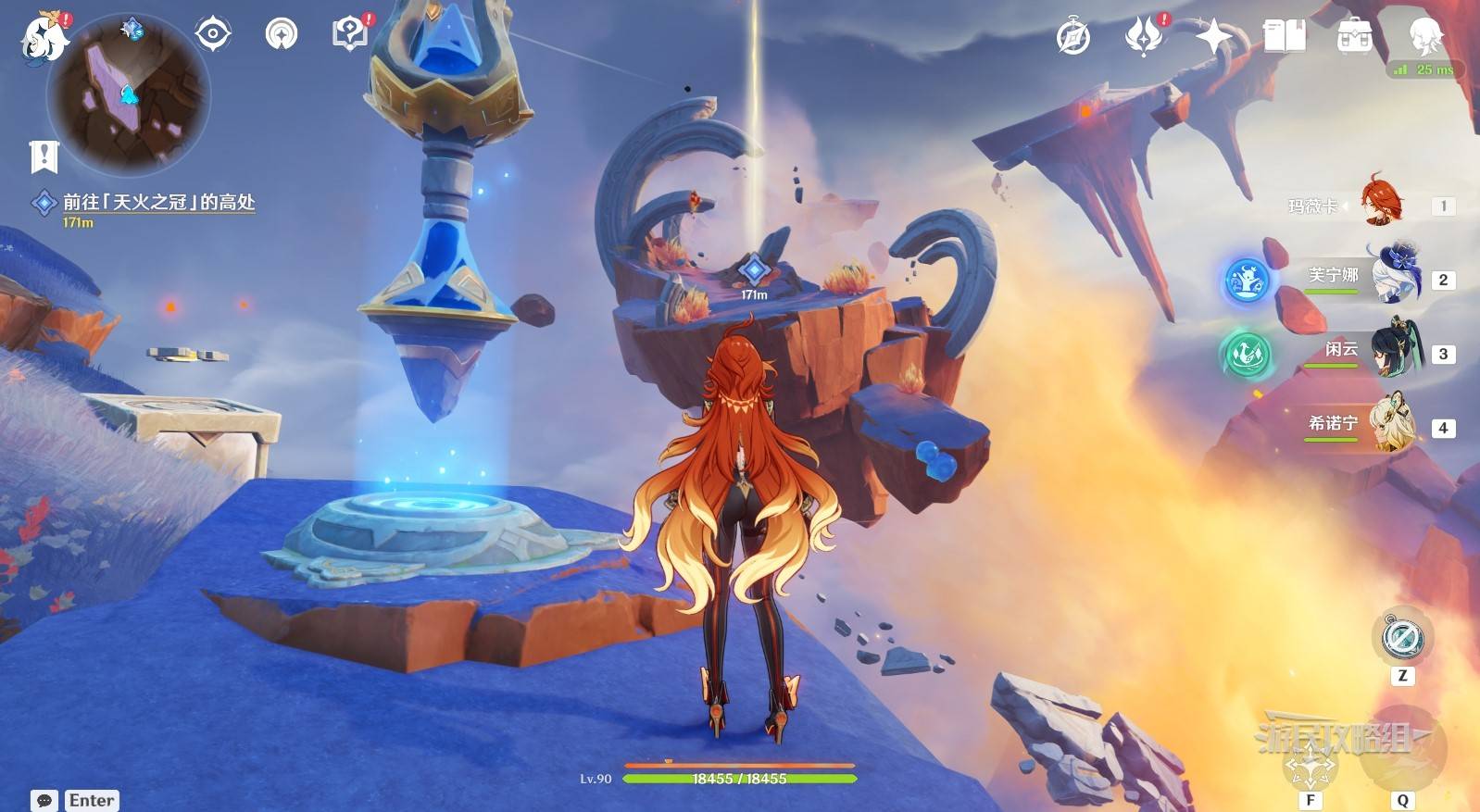Switch to party member 芙宁娜
The image size is (1480, 812).
1395,277
